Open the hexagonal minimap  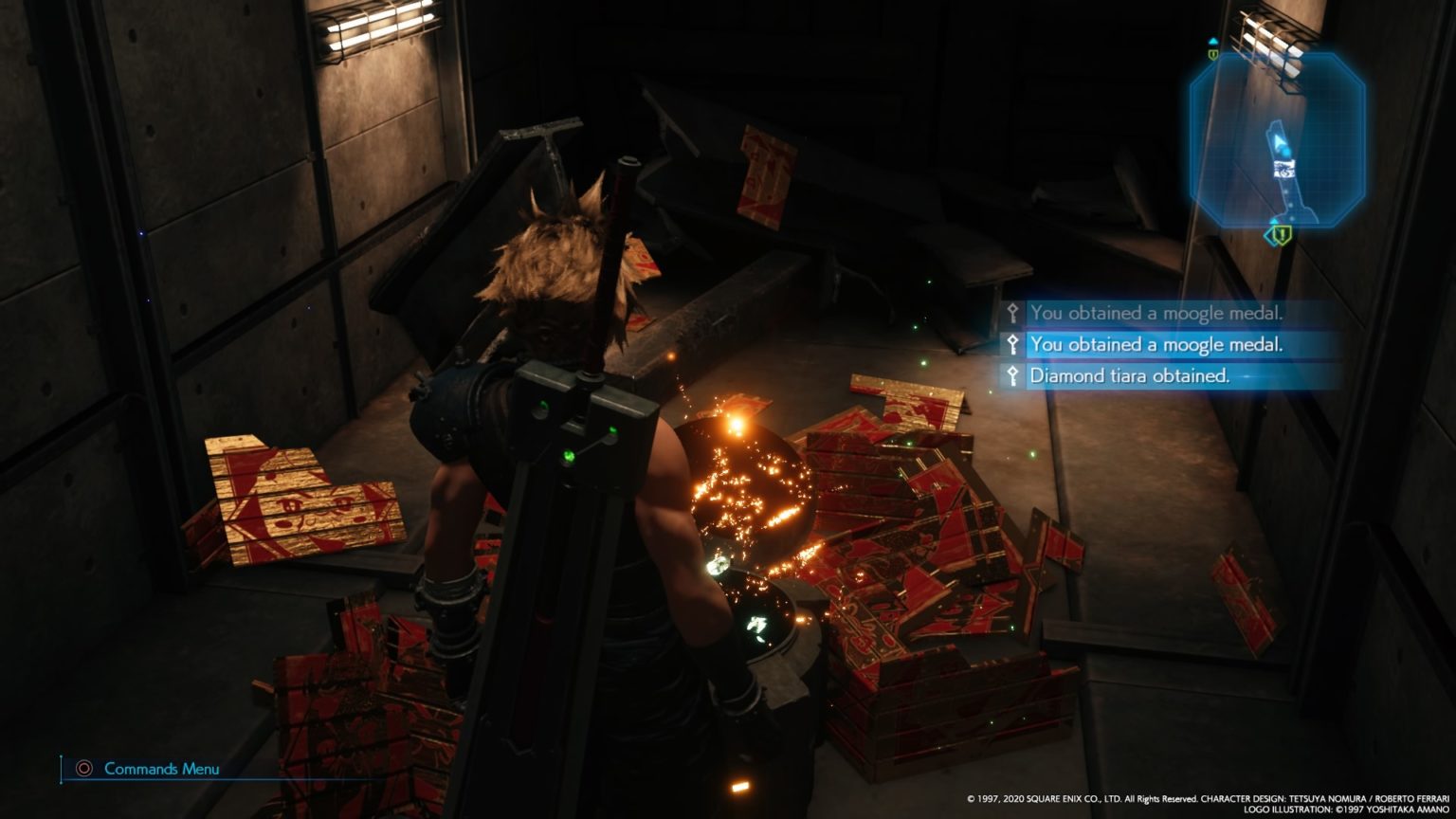1277,139
